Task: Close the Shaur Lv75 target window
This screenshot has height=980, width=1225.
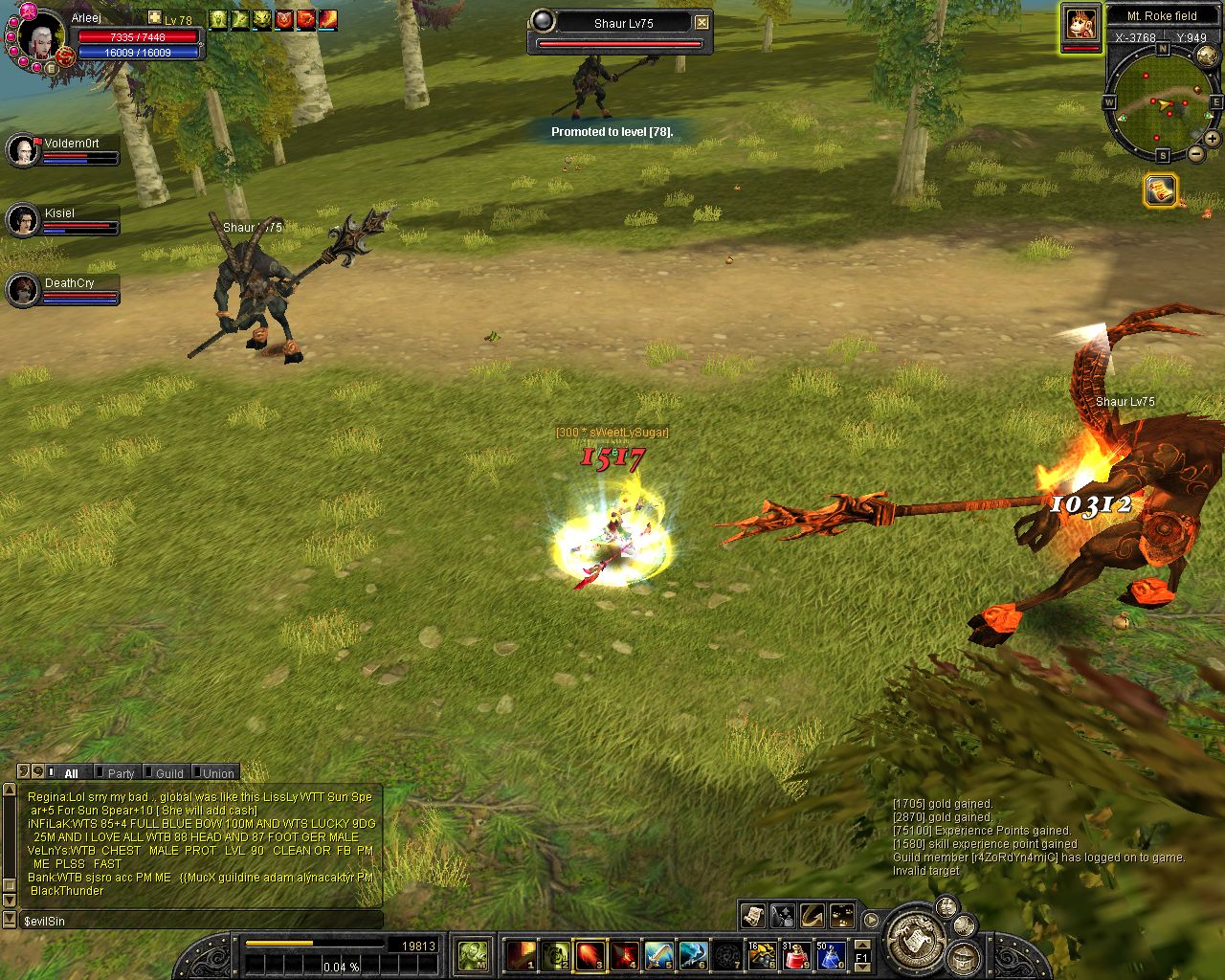Action: [x=702, y=22]
